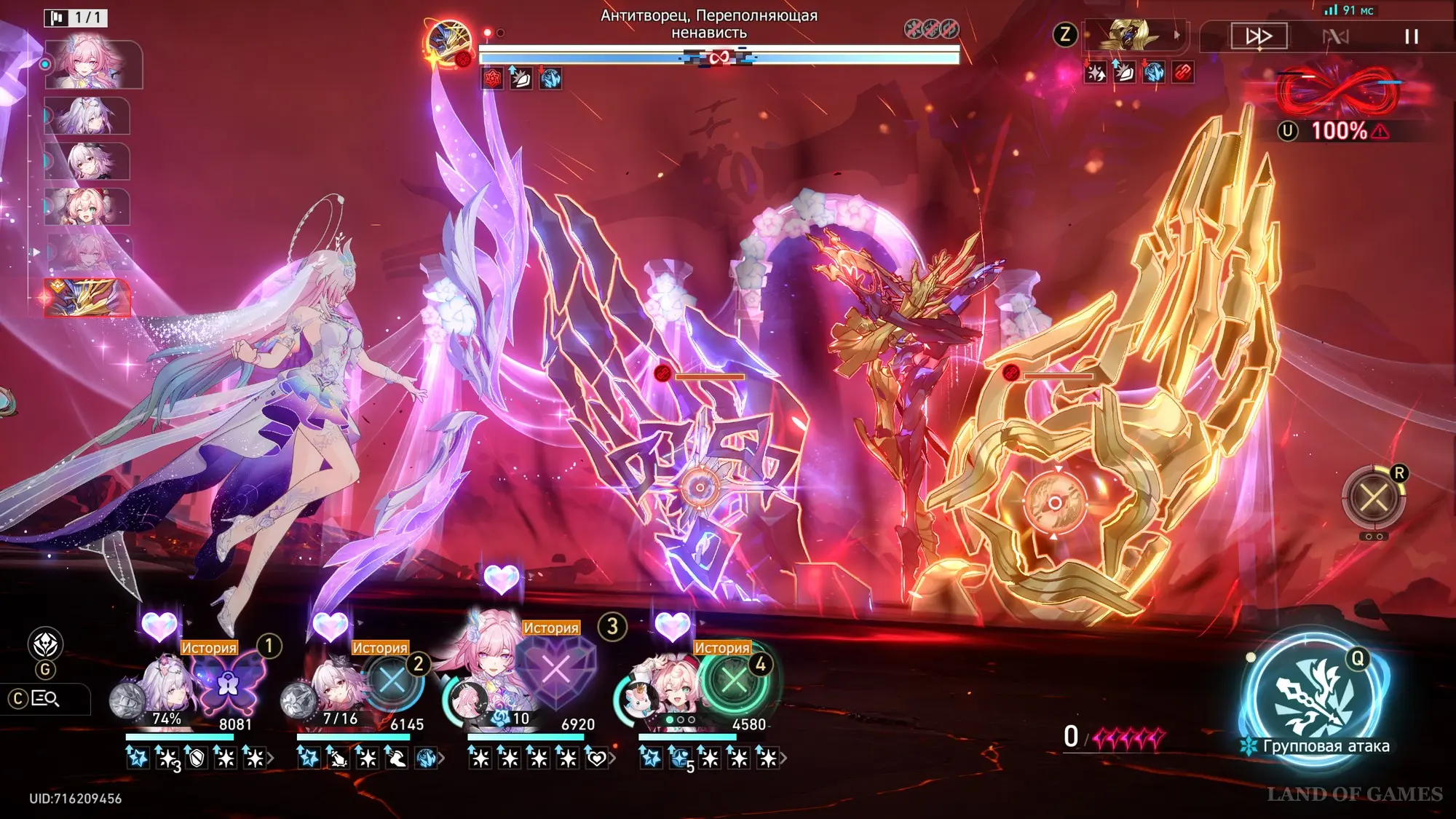
Task: Activate the crossed-blades skill button
Action: [x=1373, y=499]
